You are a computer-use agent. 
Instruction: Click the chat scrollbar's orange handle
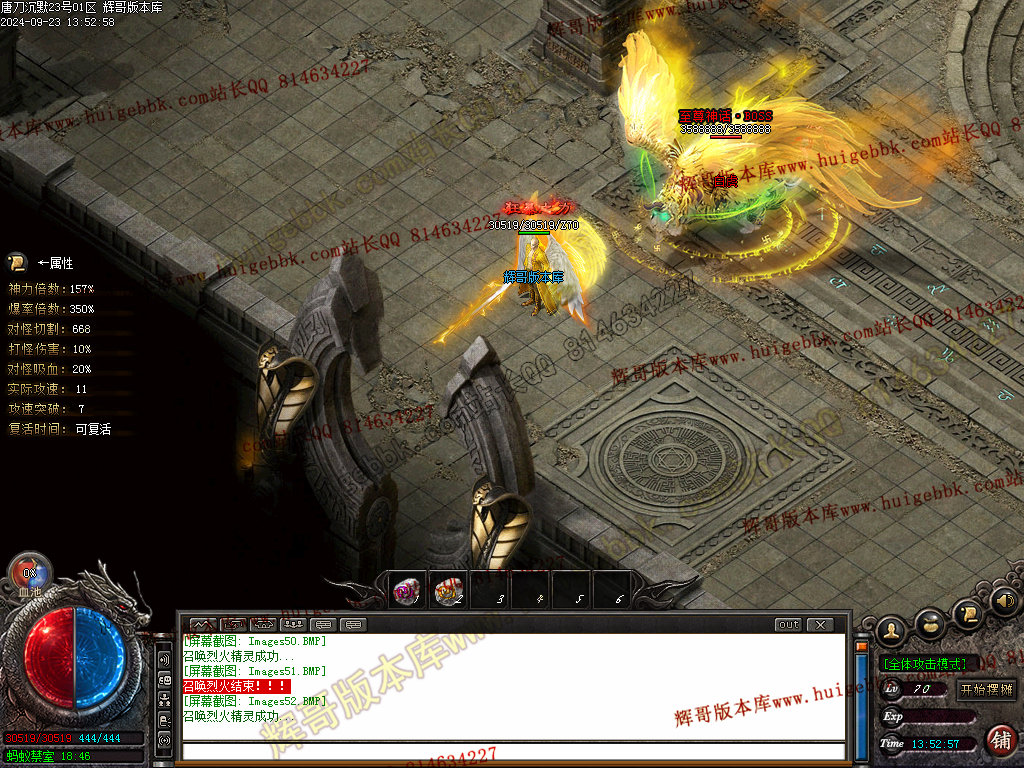(862, 646)
